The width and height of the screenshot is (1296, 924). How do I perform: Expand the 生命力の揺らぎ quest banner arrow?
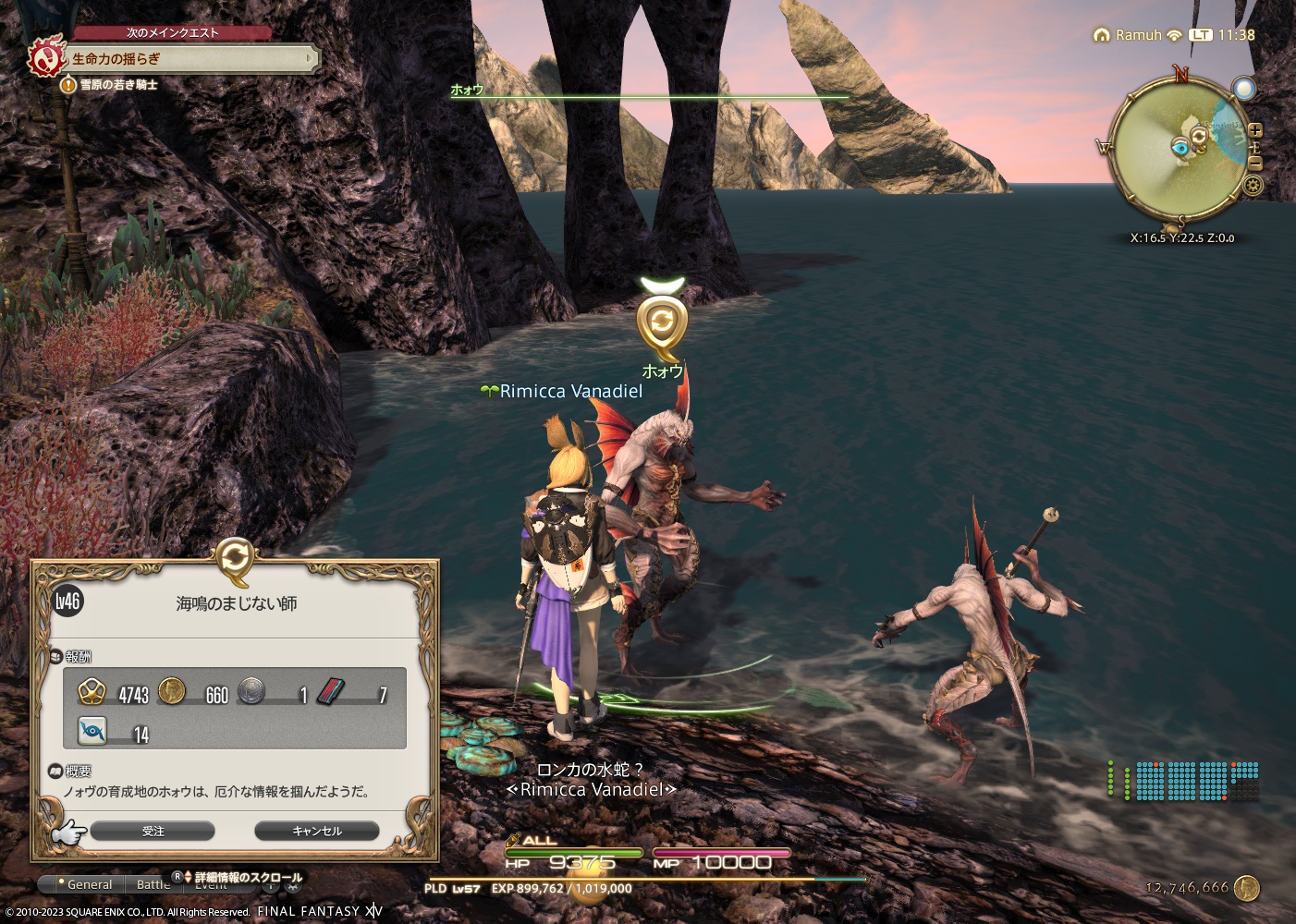tap(310, 59)
